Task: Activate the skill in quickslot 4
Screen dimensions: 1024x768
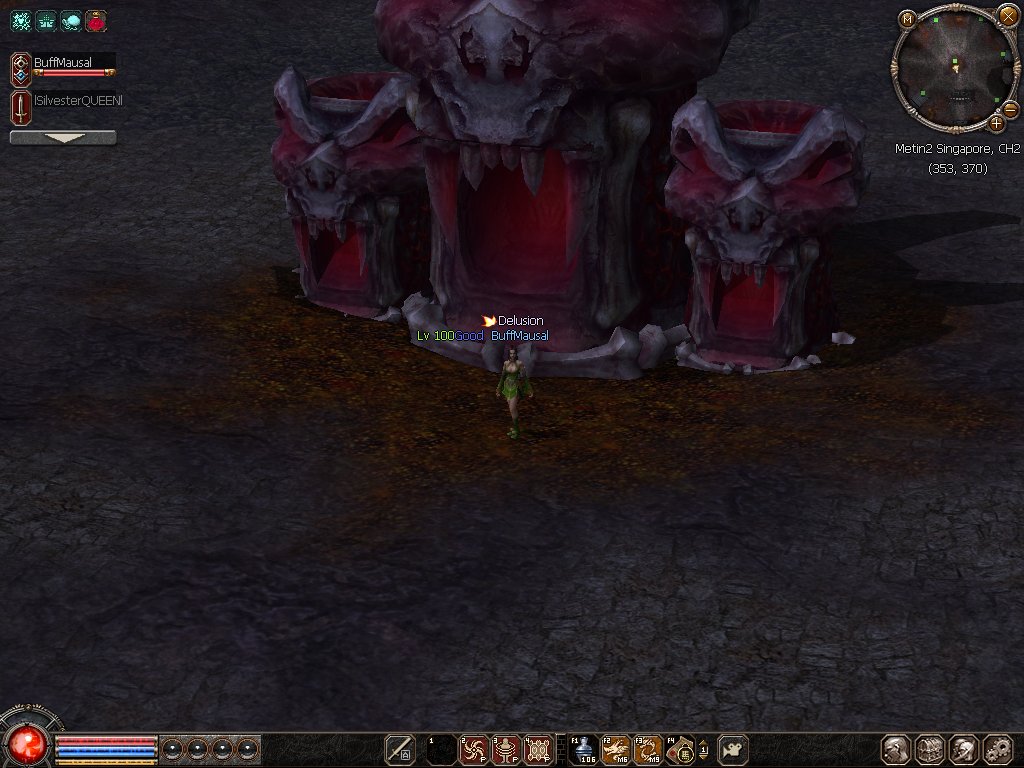Action: pos(539,749)
